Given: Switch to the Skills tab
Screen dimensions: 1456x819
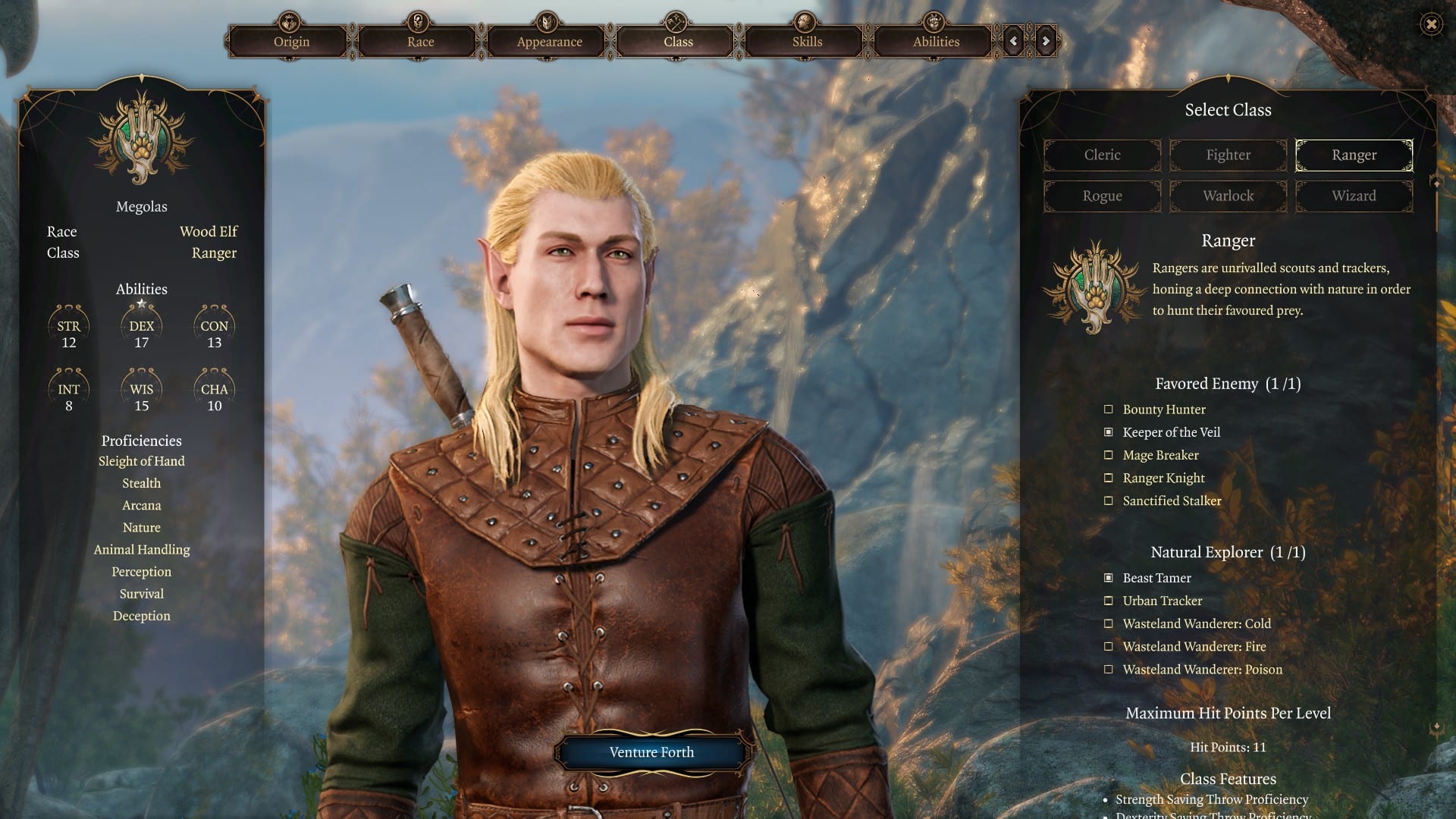Looking at the screenshot, I should (x=805, y=42).
